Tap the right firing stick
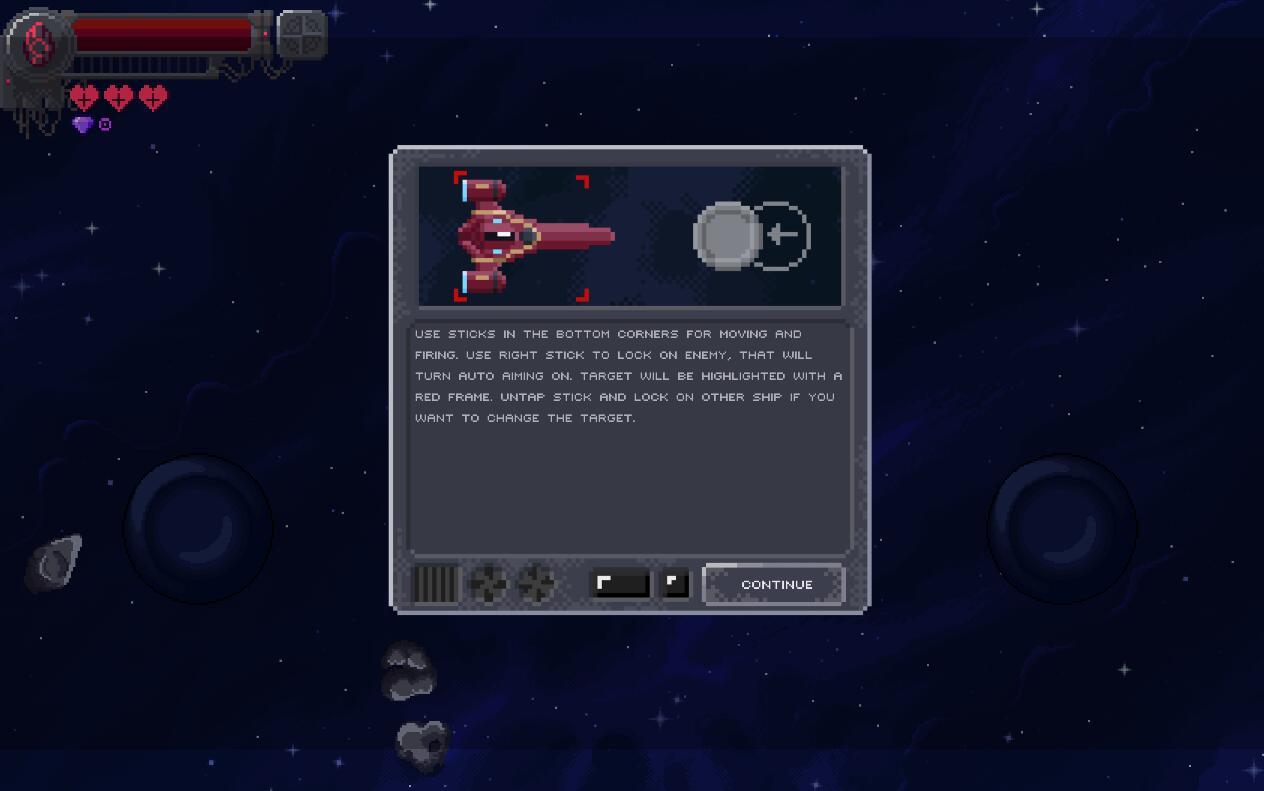 pos(1062,528)
